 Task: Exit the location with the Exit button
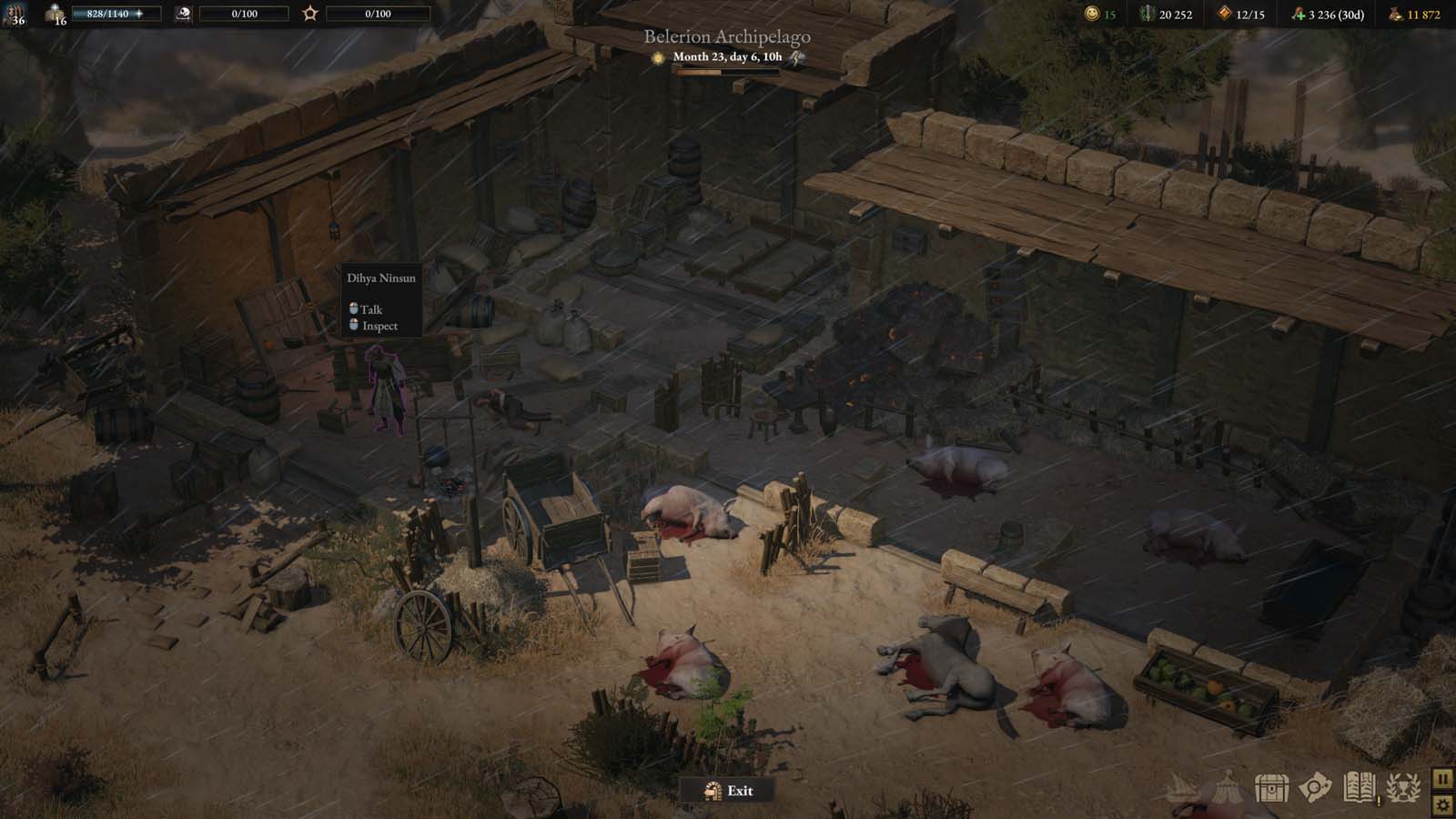pos(729,791)
